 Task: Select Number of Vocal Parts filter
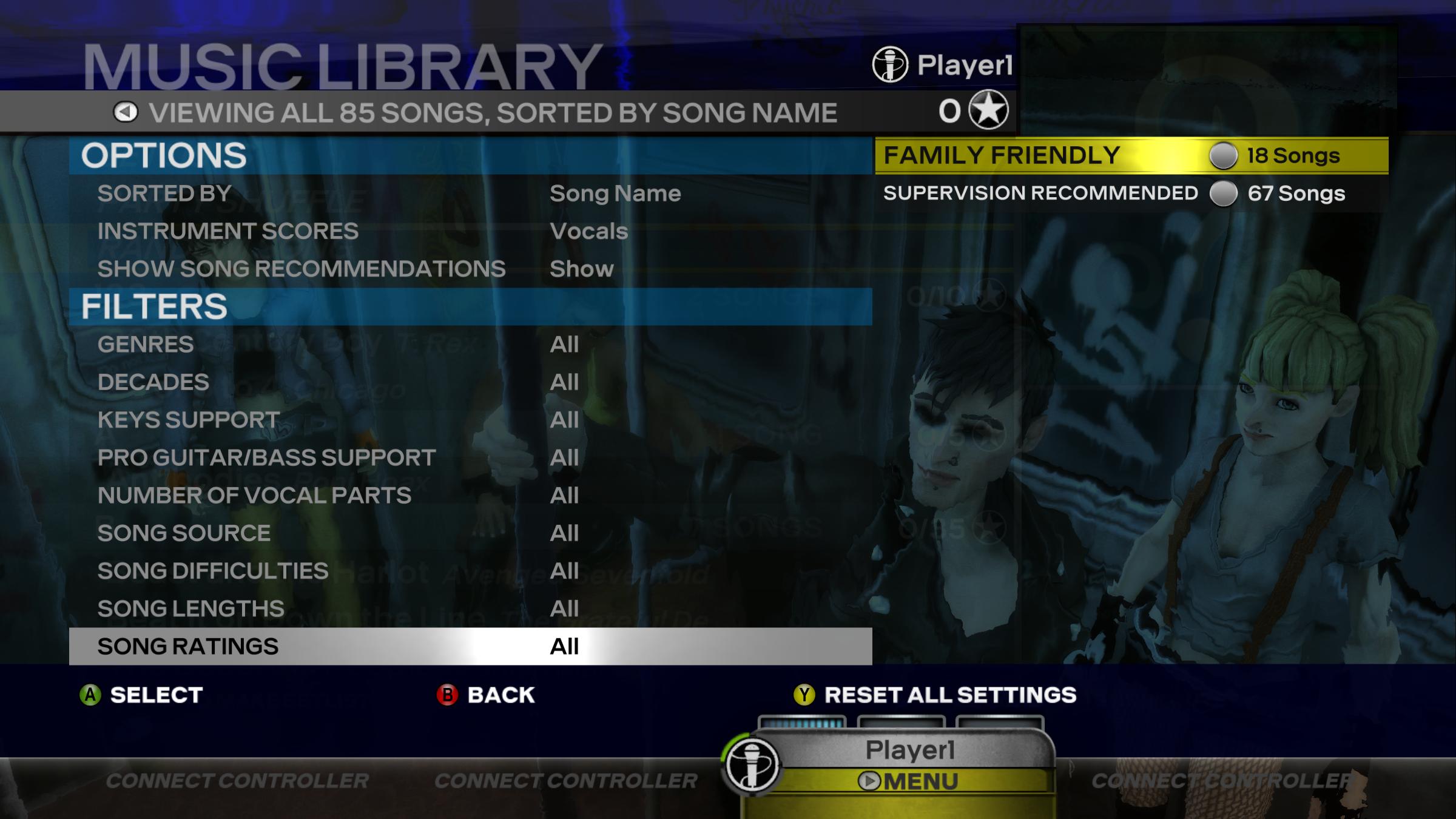tap(470, 496)
